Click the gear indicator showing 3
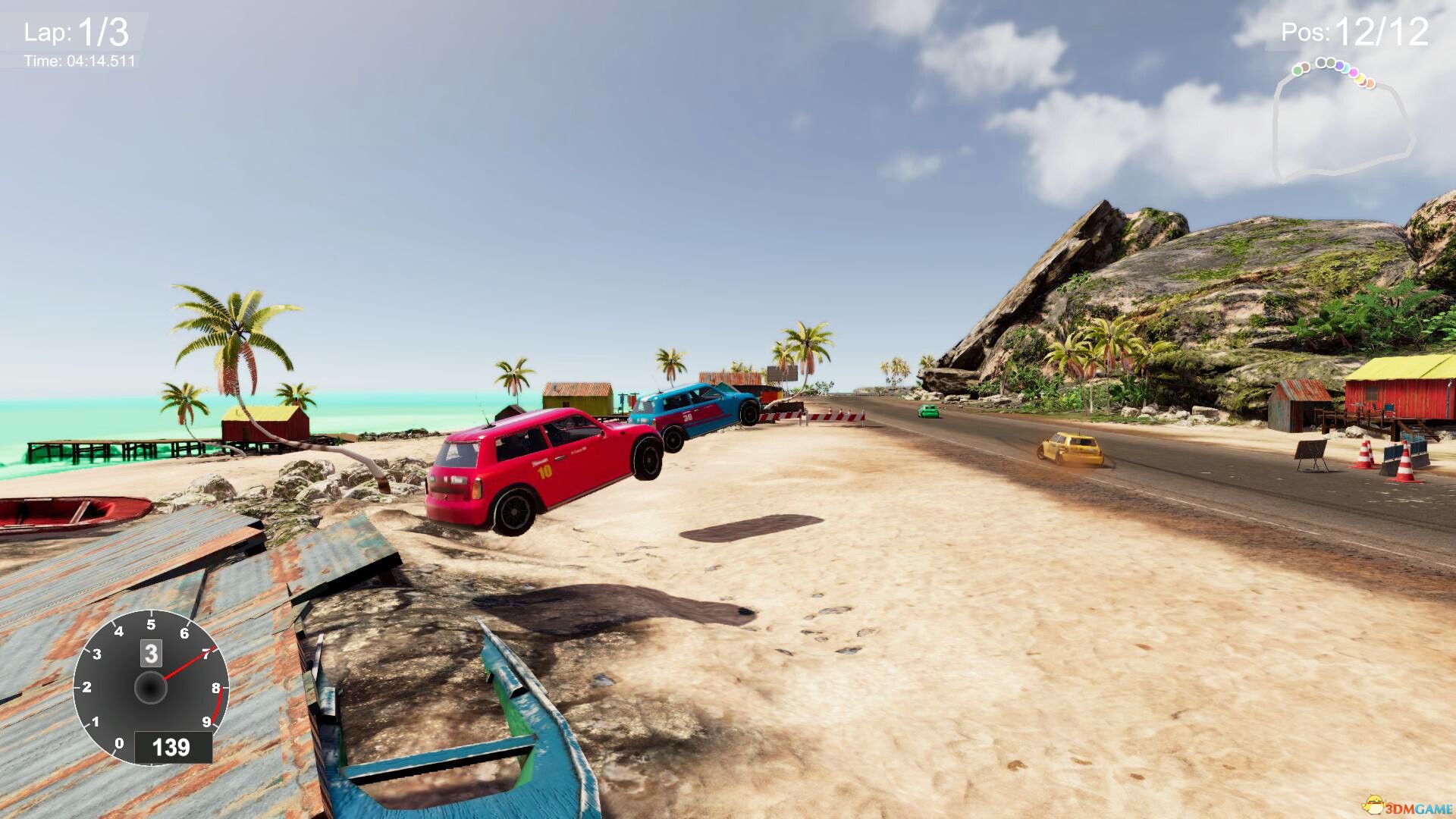This screenshot has height=819, width=1456. point(149,654)
